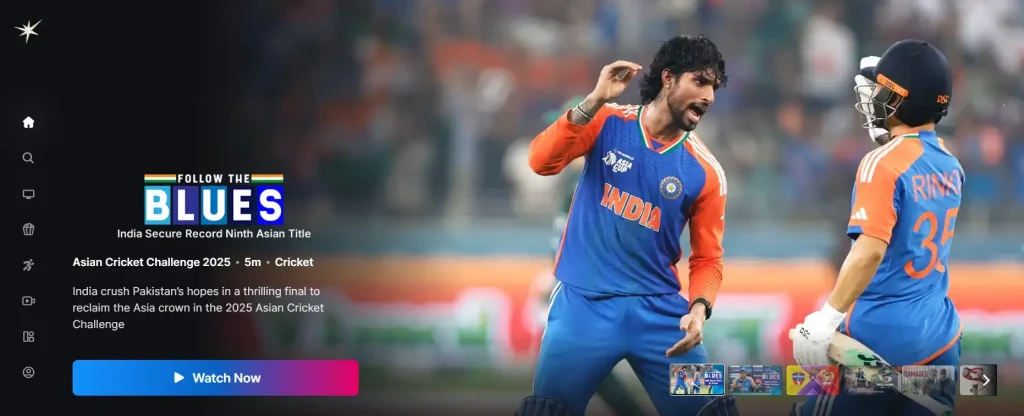This screenshot has height=416, width=1024.
Task: Show next thumbnails with the right arrow
Action: (x=986, y=380)
